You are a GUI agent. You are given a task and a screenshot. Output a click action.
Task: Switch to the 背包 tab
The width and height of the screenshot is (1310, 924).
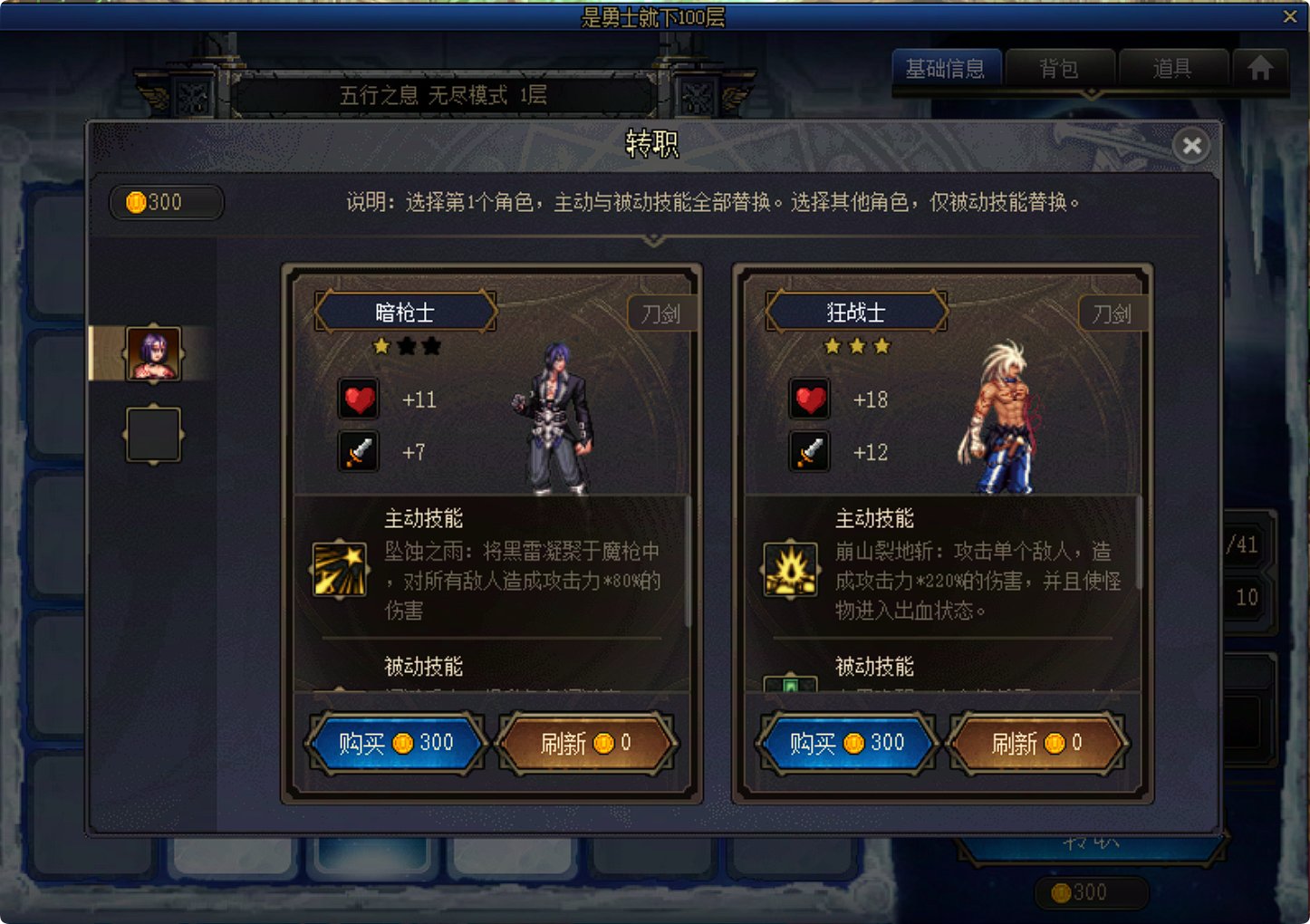(x=1059, y=68)
